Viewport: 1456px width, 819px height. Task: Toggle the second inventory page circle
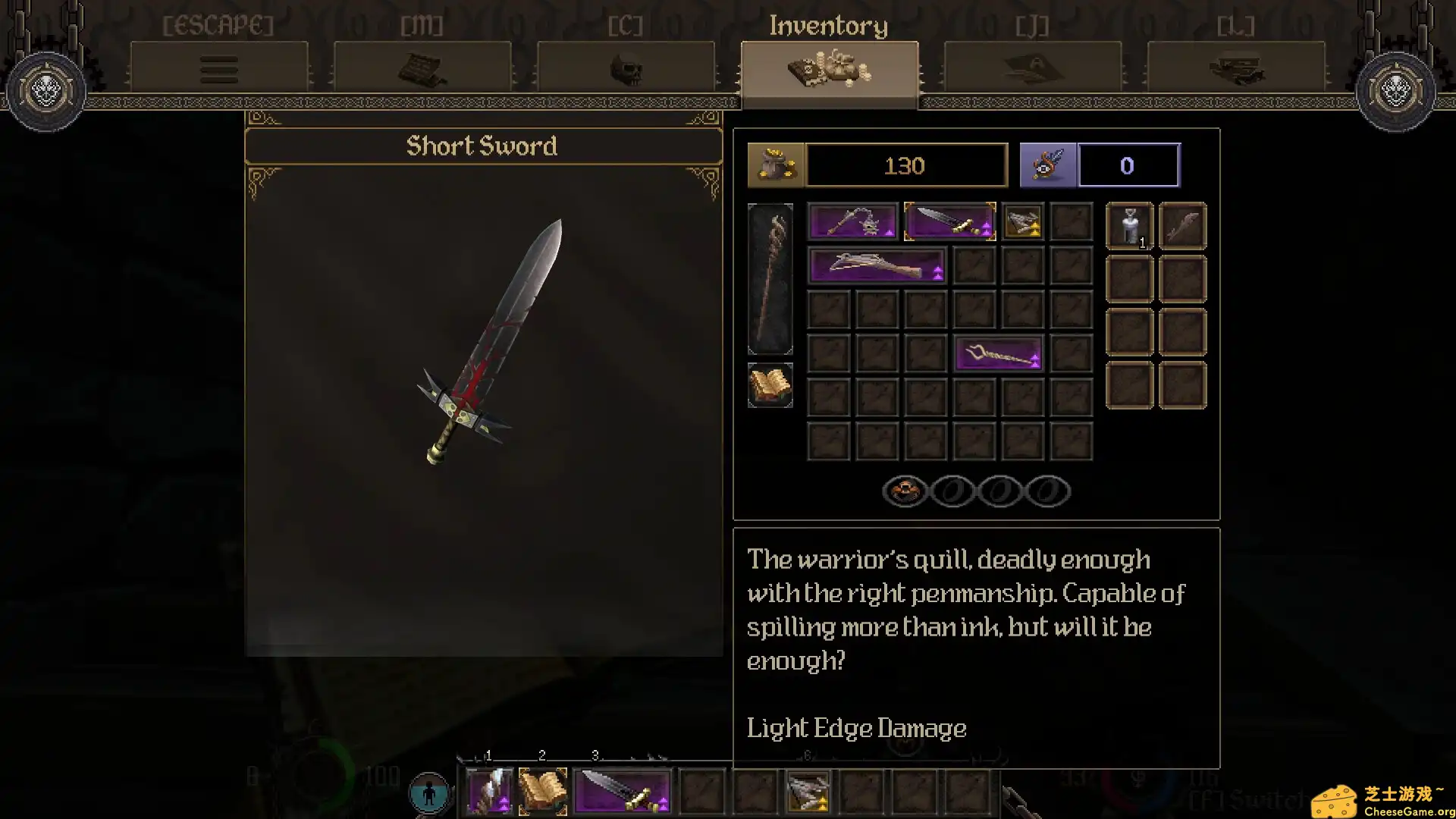click(x=952, y=491)
